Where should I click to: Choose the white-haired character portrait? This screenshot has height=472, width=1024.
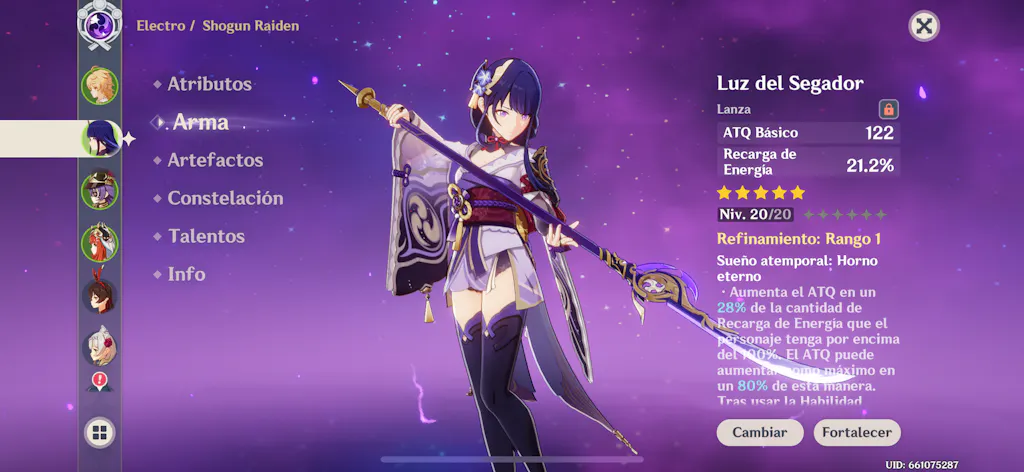(100, 348)
